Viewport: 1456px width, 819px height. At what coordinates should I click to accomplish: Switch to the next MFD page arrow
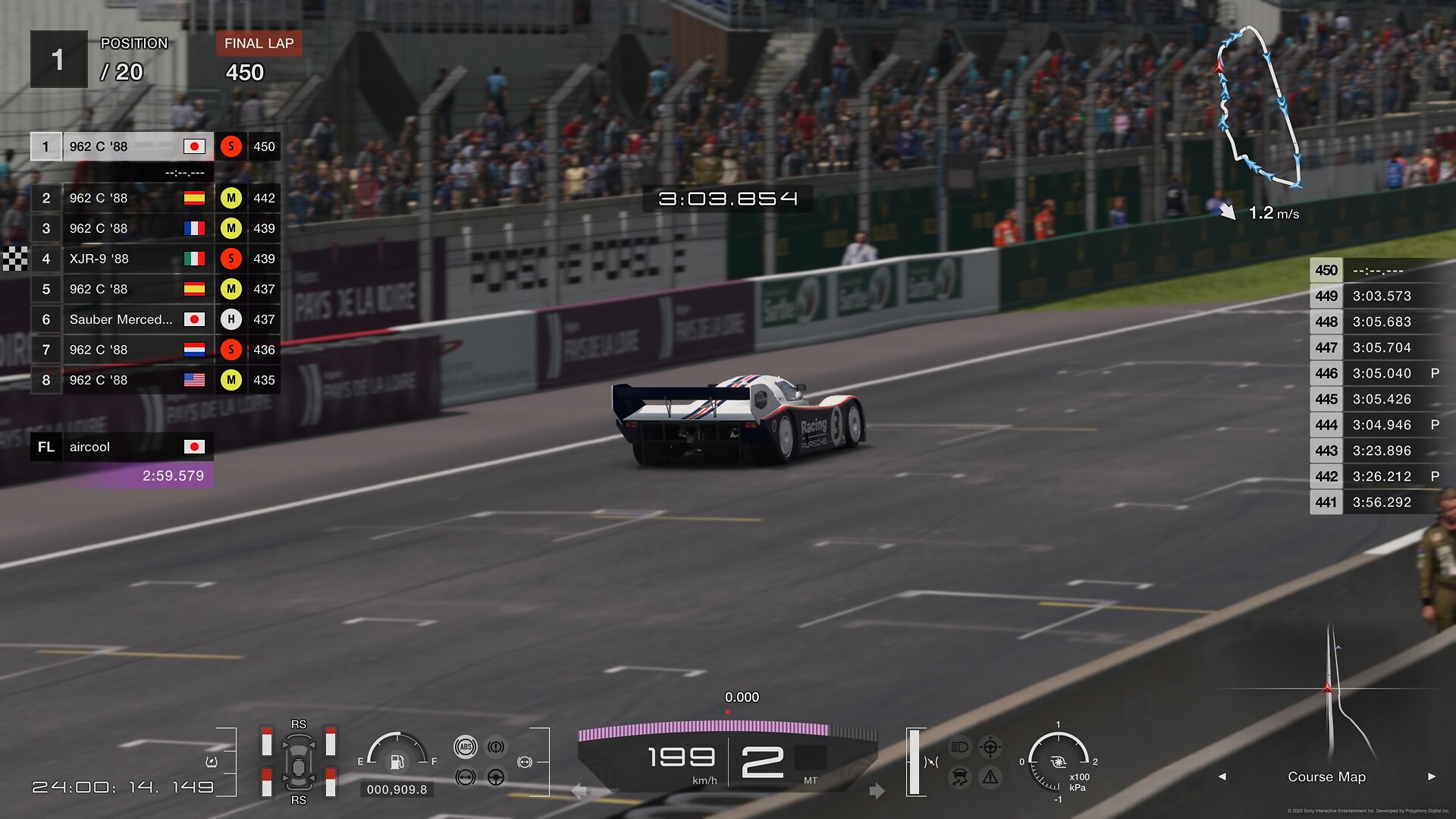click(1432, 777)
